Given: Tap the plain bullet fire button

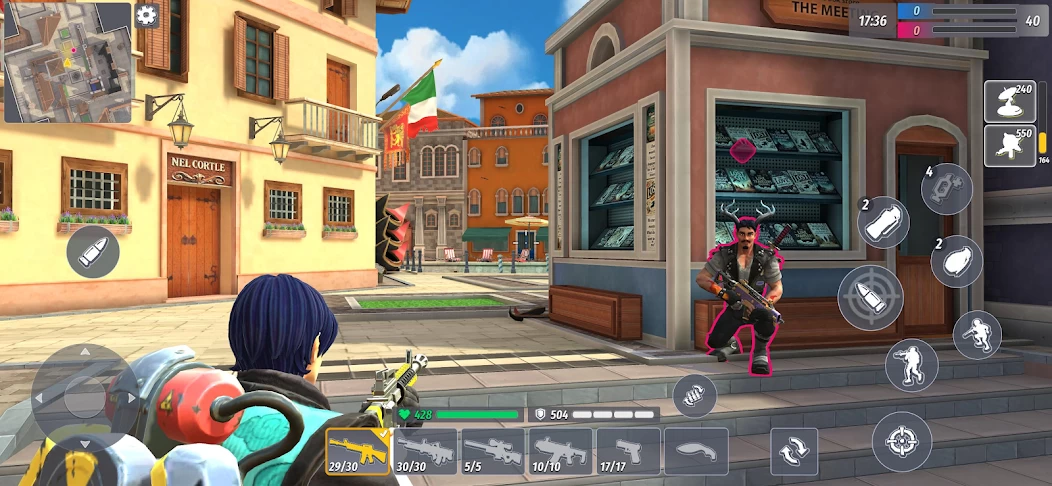Looking at the screenshot, I should point(93,251).
